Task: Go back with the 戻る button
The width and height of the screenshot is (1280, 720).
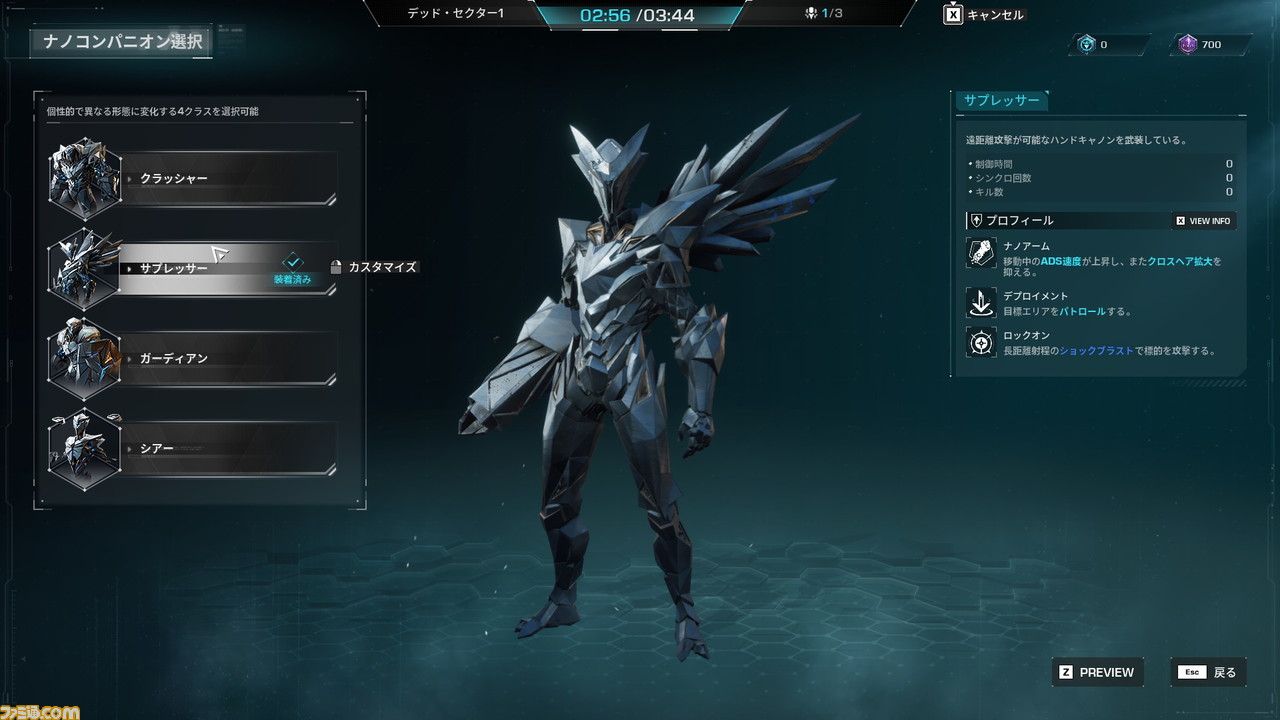Action: click(x=1210, y=672)
